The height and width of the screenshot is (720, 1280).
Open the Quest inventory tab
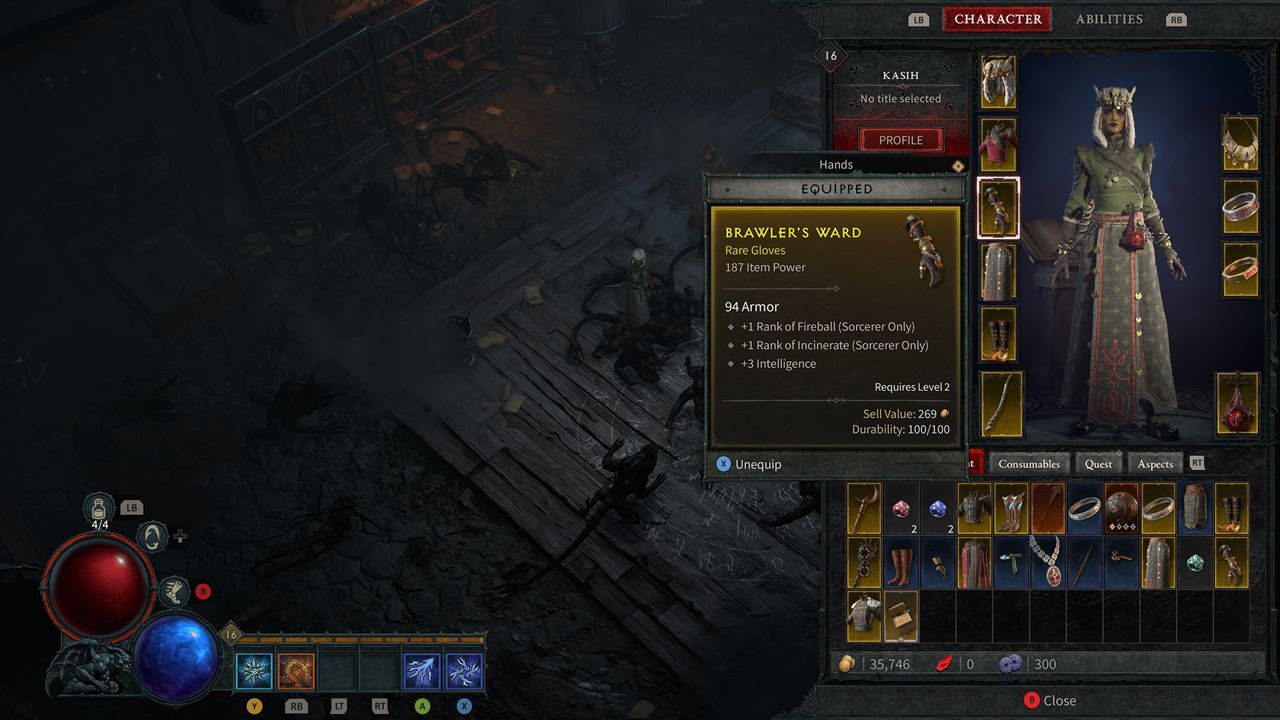coord(1098,464)
